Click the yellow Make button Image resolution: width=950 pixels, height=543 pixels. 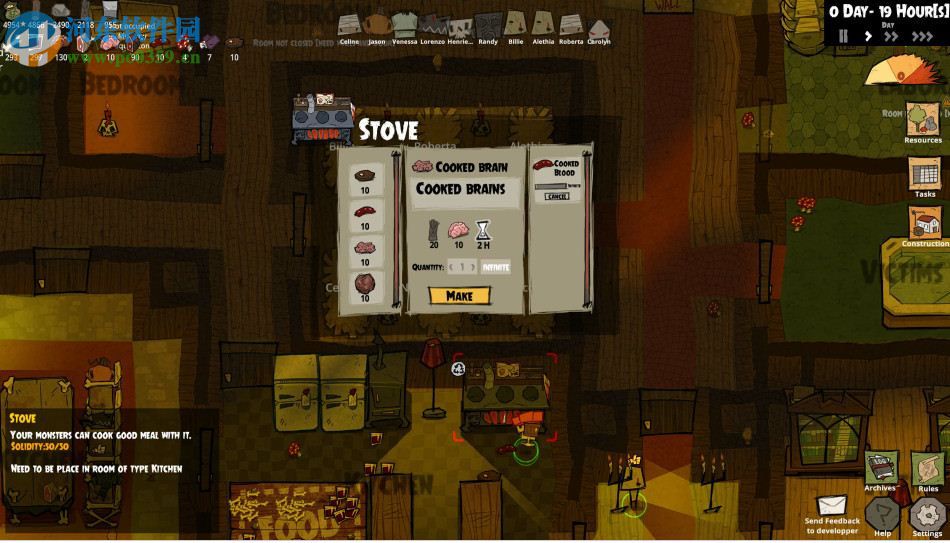coord(459,296)
